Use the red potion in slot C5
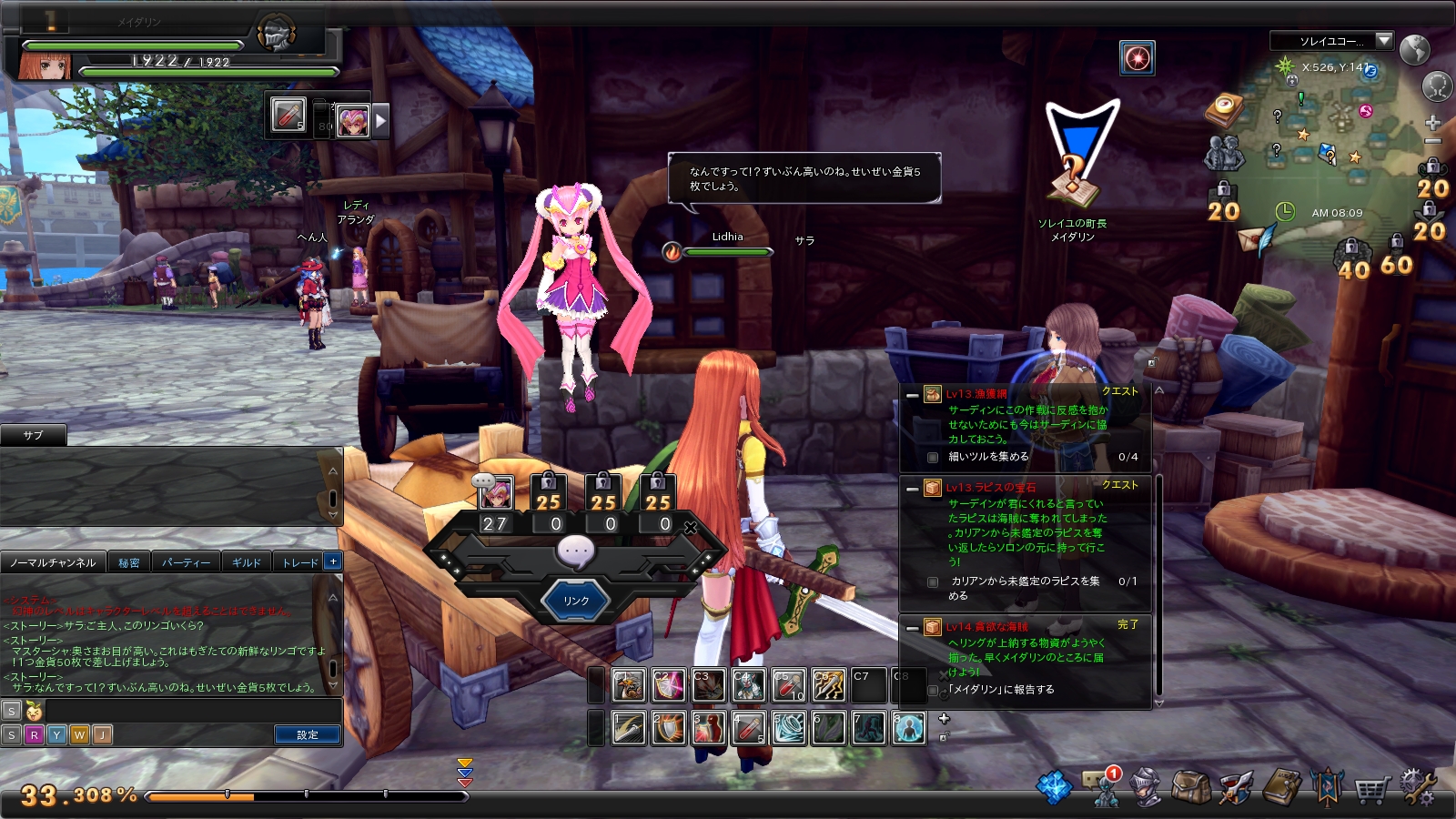 tap(789, 686)
